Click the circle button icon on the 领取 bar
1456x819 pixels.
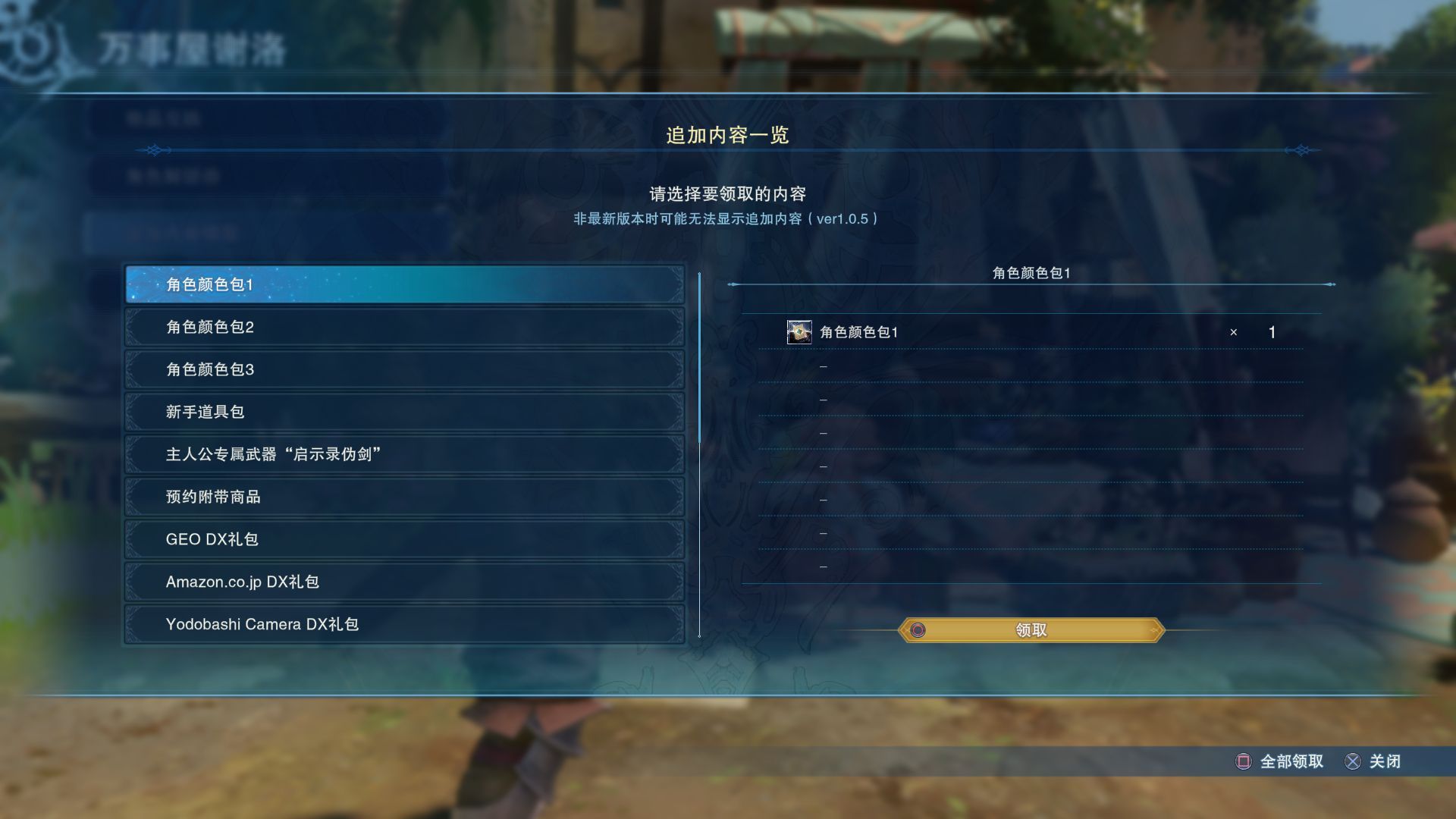coord(917,629)
